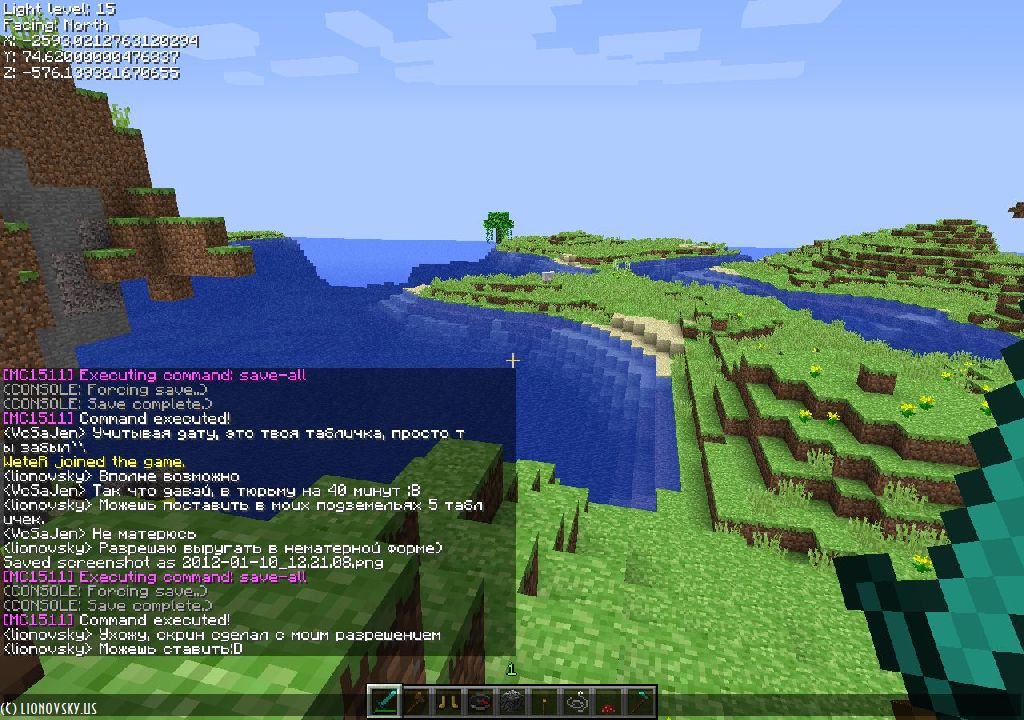Image resolution: width=1024 pixels, height=720 pixels.
Task: Select the gray stone block slot
Action: (x=513, y=702)
